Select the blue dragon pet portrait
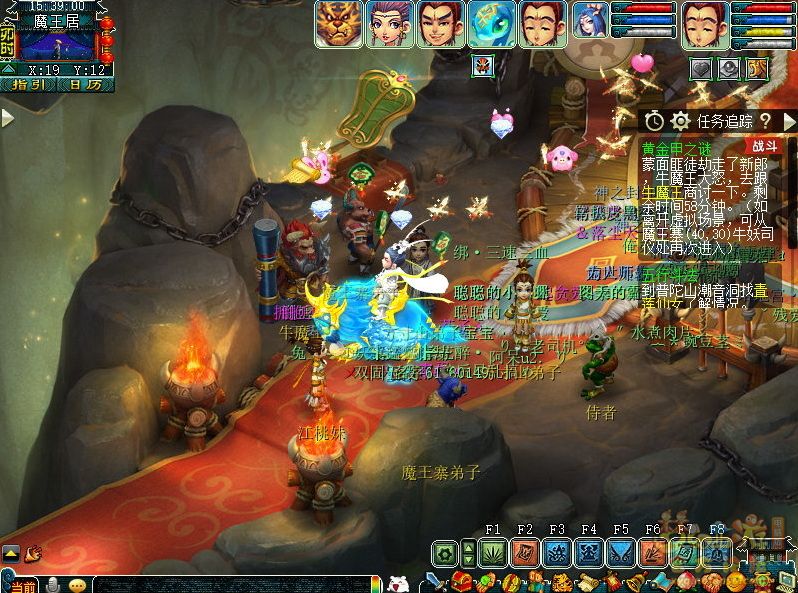798x593 pixels. [x=492, y=24]
